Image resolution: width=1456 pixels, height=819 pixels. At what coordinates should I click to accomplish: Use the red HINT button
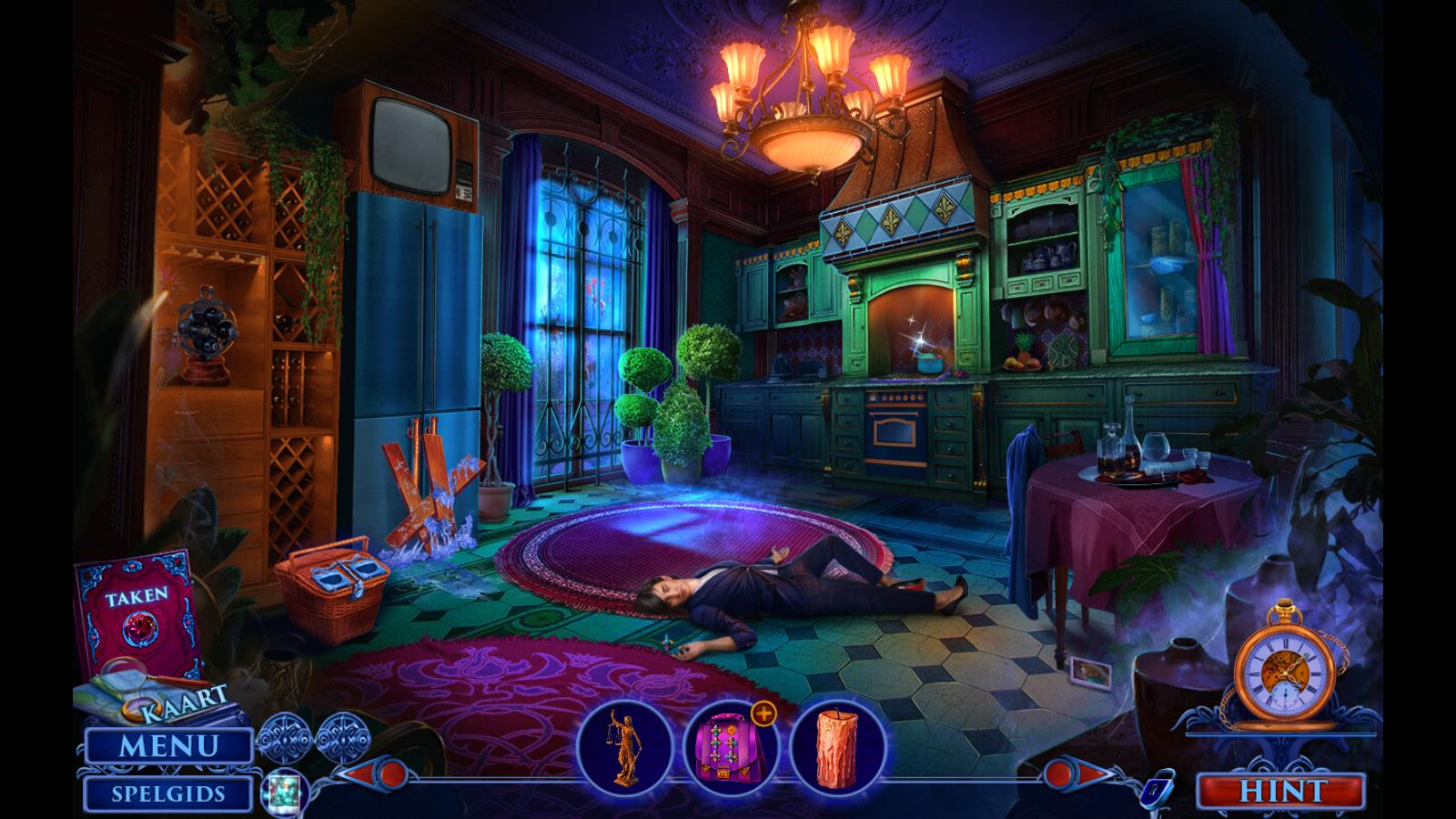pos(1280,791)
